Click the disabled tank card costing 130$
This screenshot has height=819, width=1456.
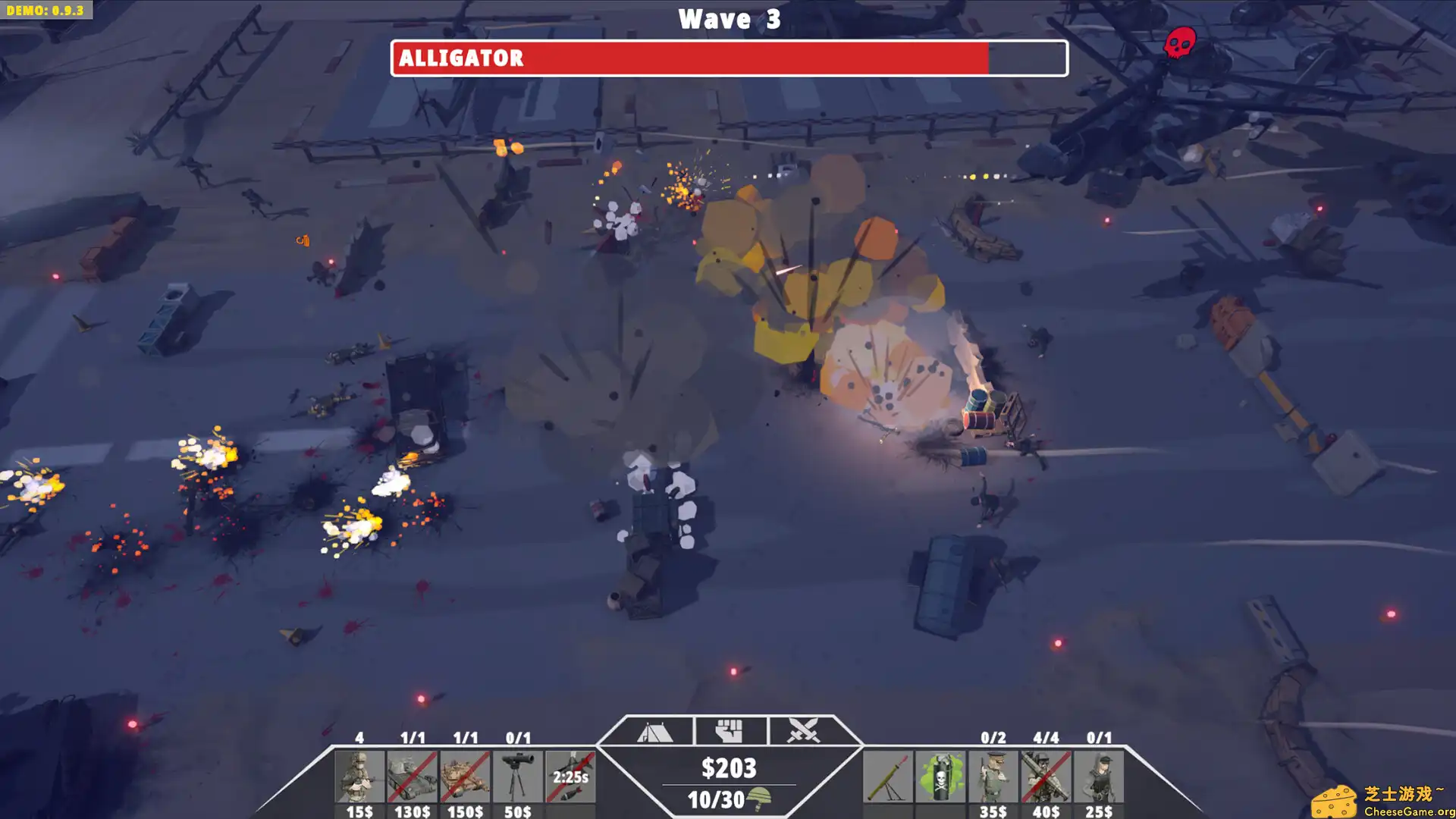[x=413, y=775]
